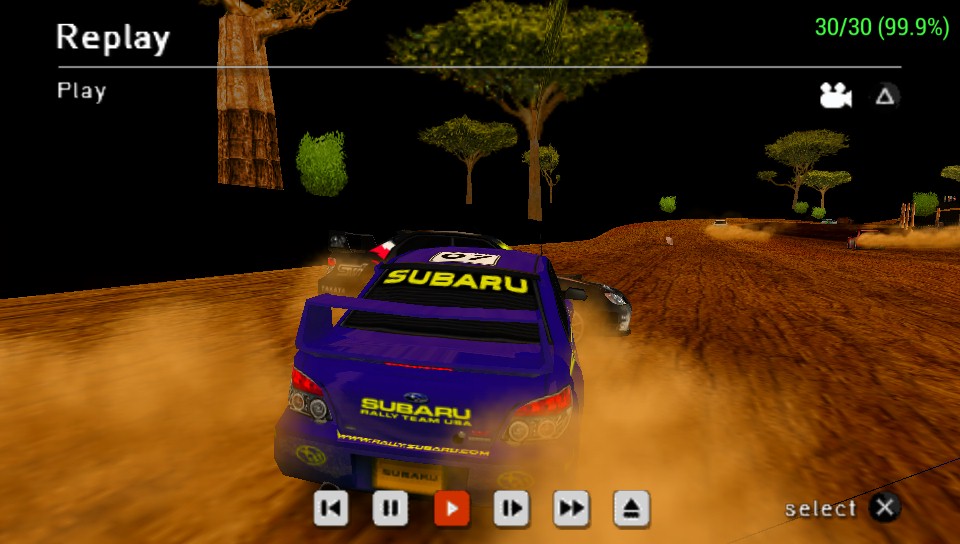Restart the replay from the beginning
This screenshot has width=960, height=544.
click(x=331, y=509)
